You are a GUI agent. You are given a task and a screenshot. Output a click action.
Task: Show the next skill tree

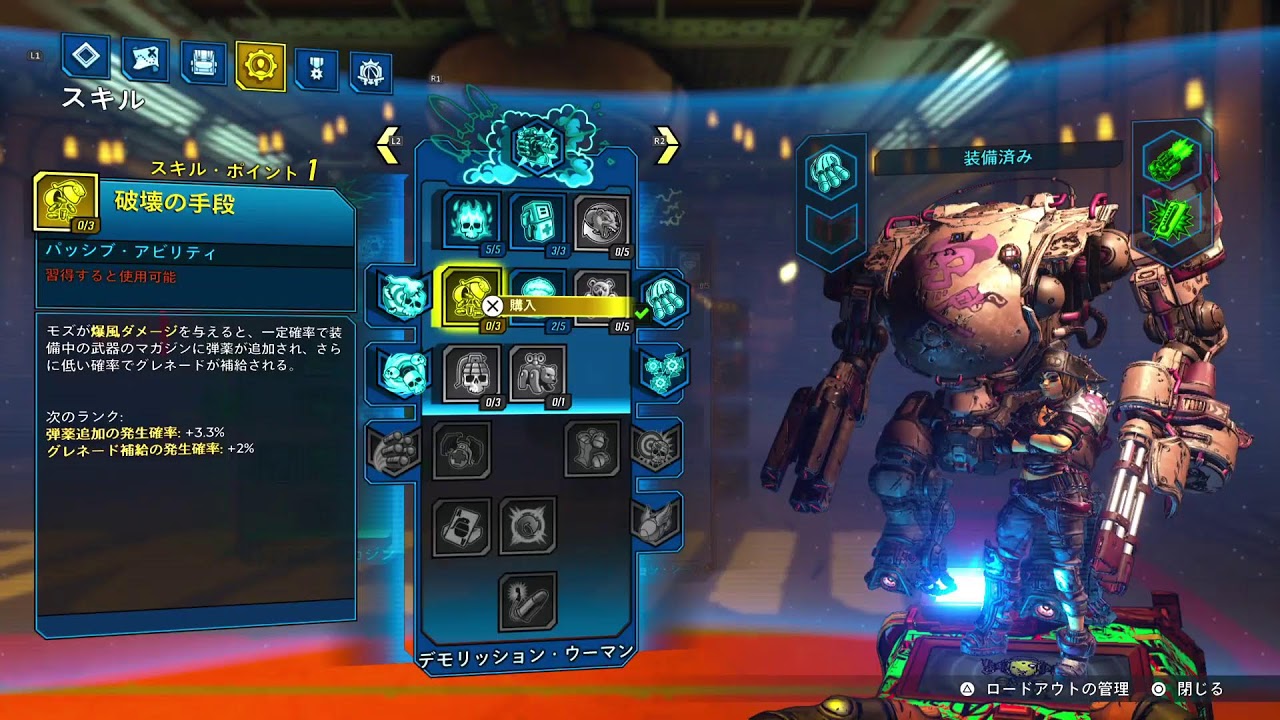pos(666,146)
